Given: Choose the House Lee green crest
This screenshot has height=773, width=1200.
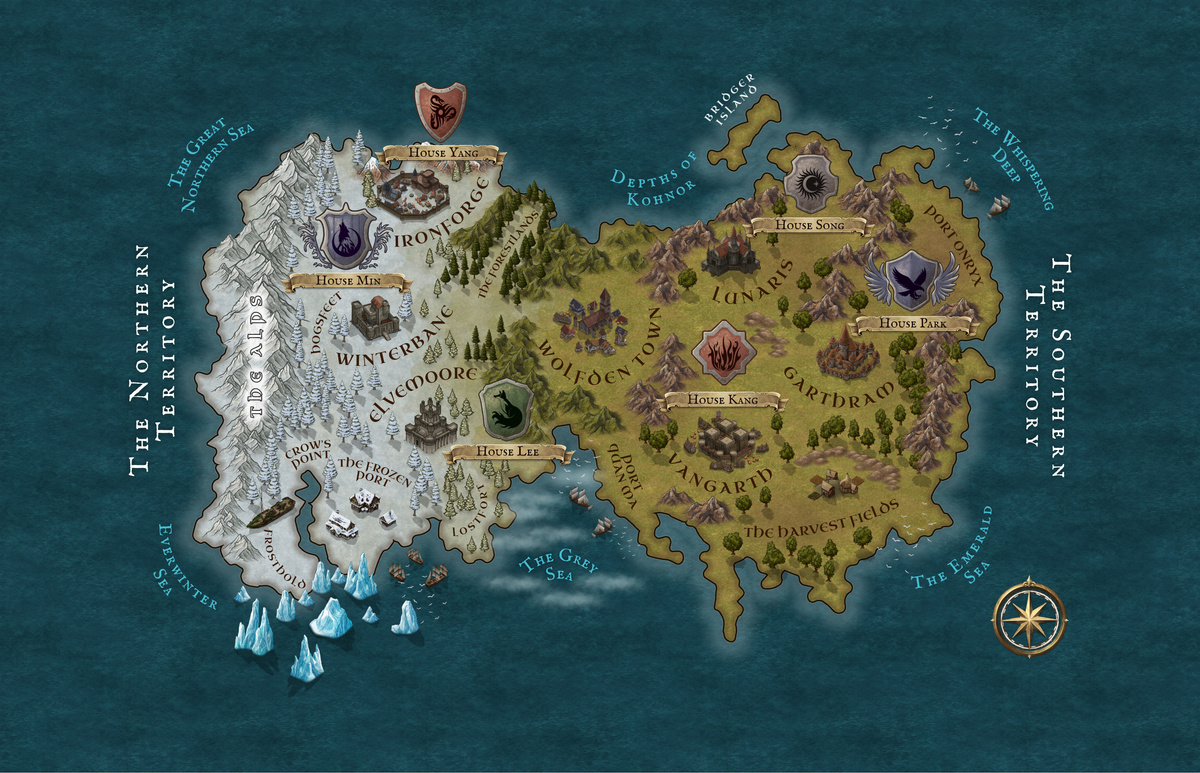Looking at the screenshot, I should (x=506, y=409).
